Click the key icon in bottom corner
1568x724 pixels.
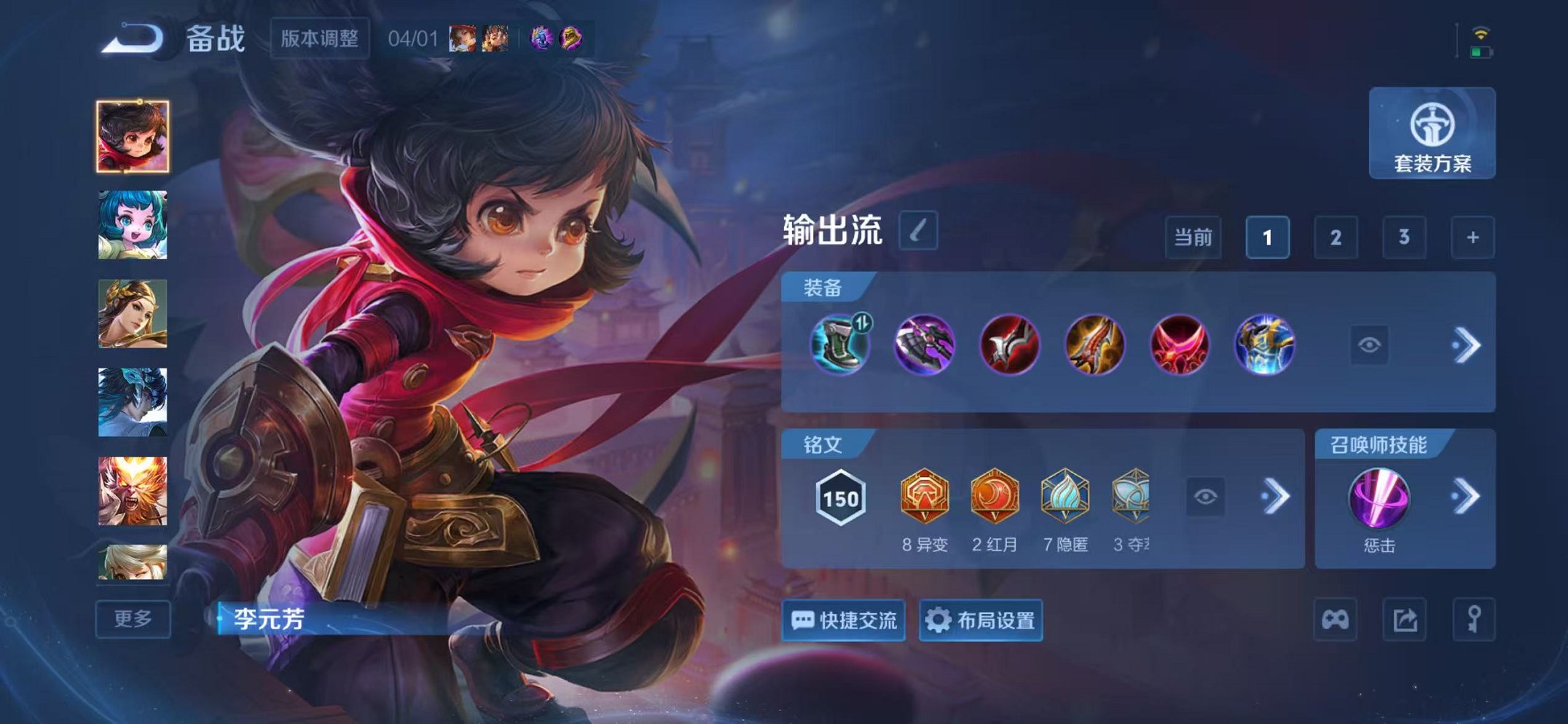1472,621
